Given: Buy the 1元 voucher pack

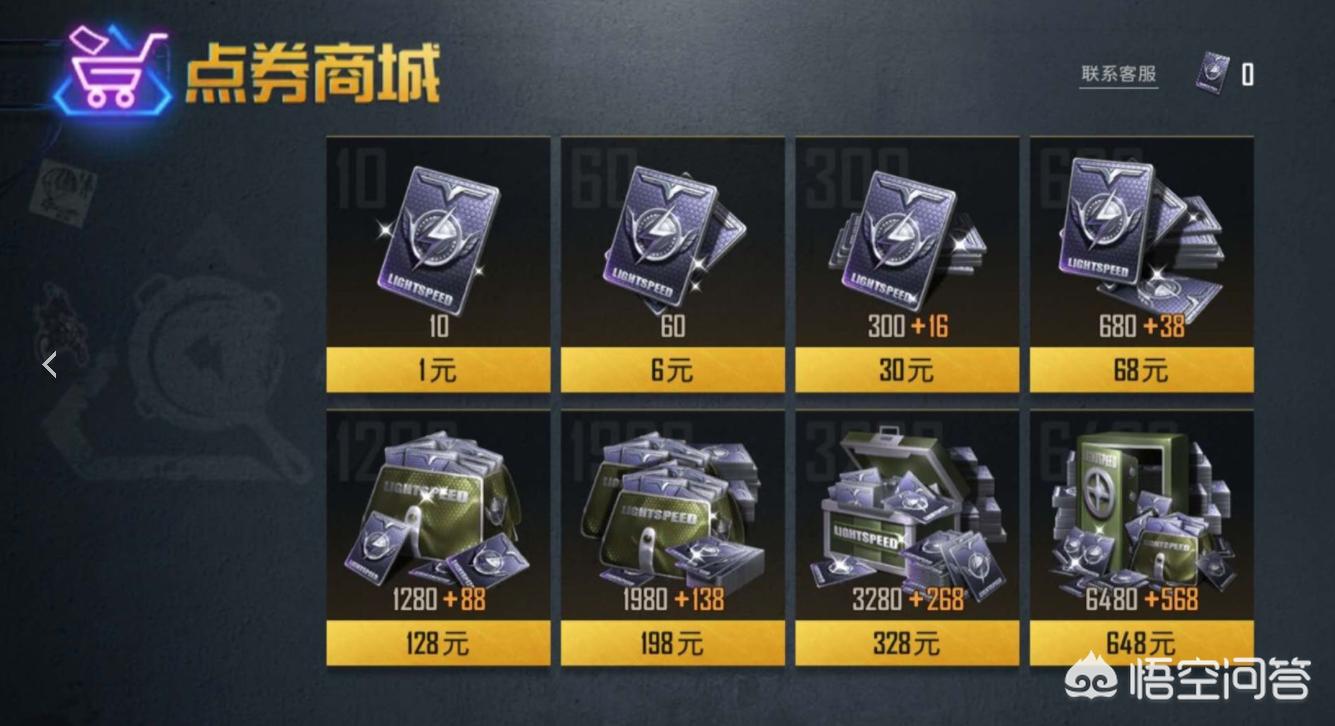Looking at the screenshot, I should [x=437, y=371].
